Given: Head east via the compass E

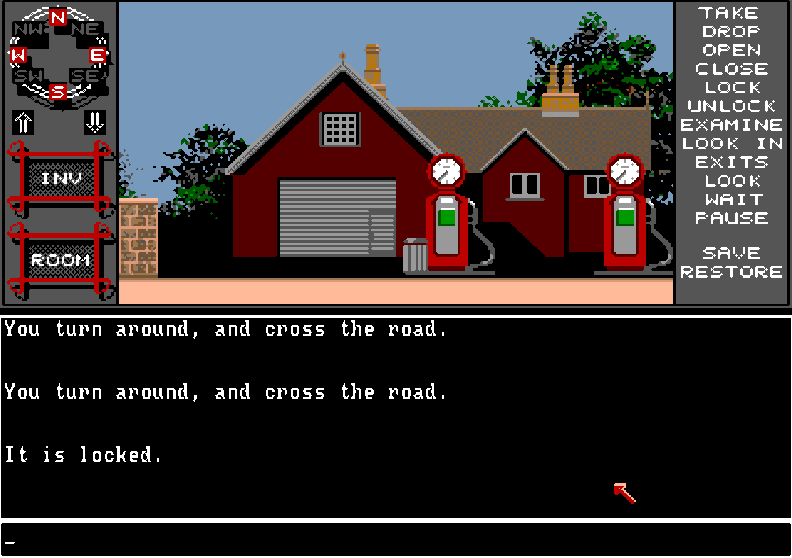Looking at the screenshot, I should coord(98,55).
